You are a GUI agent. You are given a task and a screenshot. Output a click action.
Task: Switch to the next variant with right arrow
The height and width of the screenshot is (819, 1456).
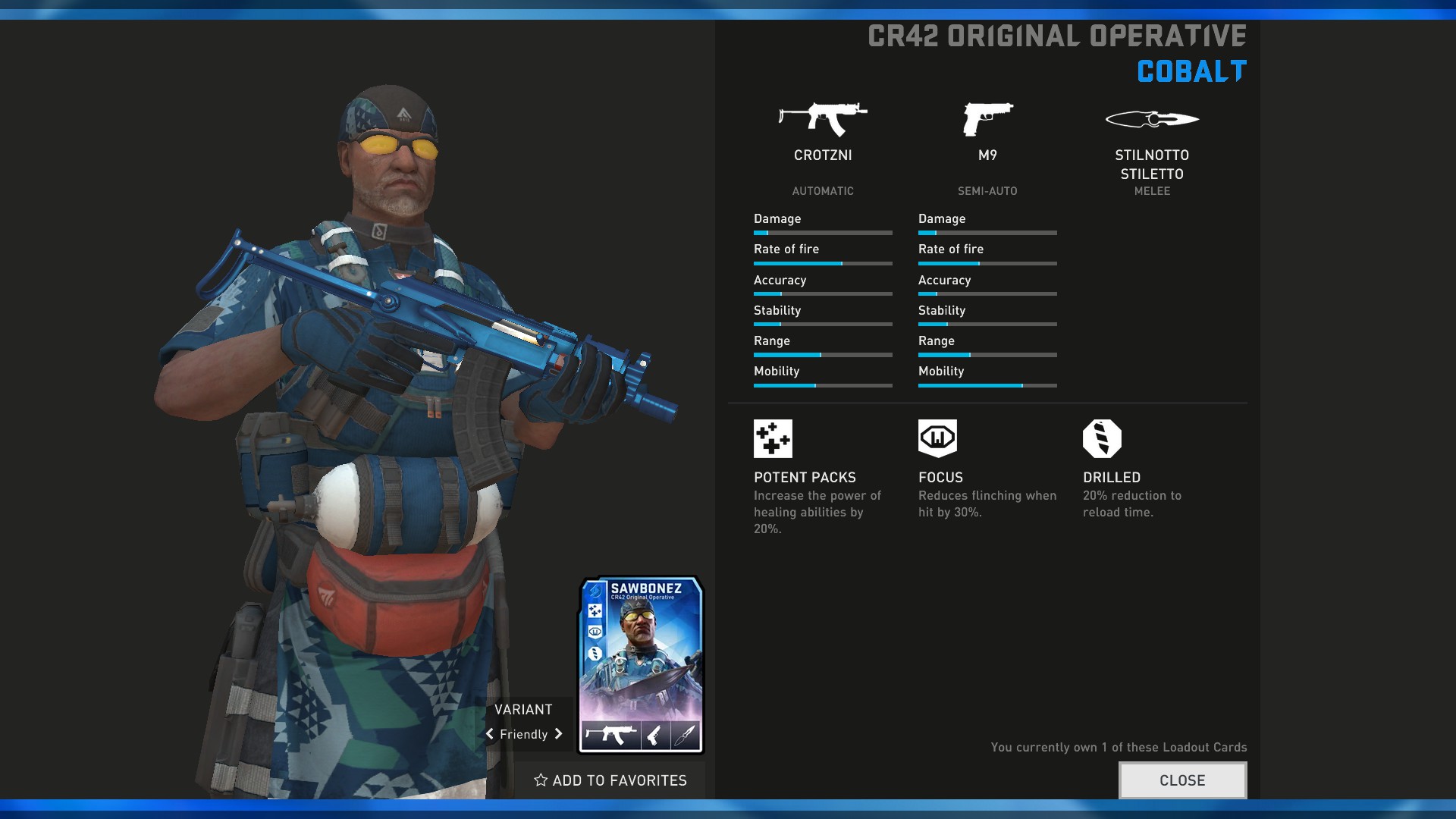[559, 734]
